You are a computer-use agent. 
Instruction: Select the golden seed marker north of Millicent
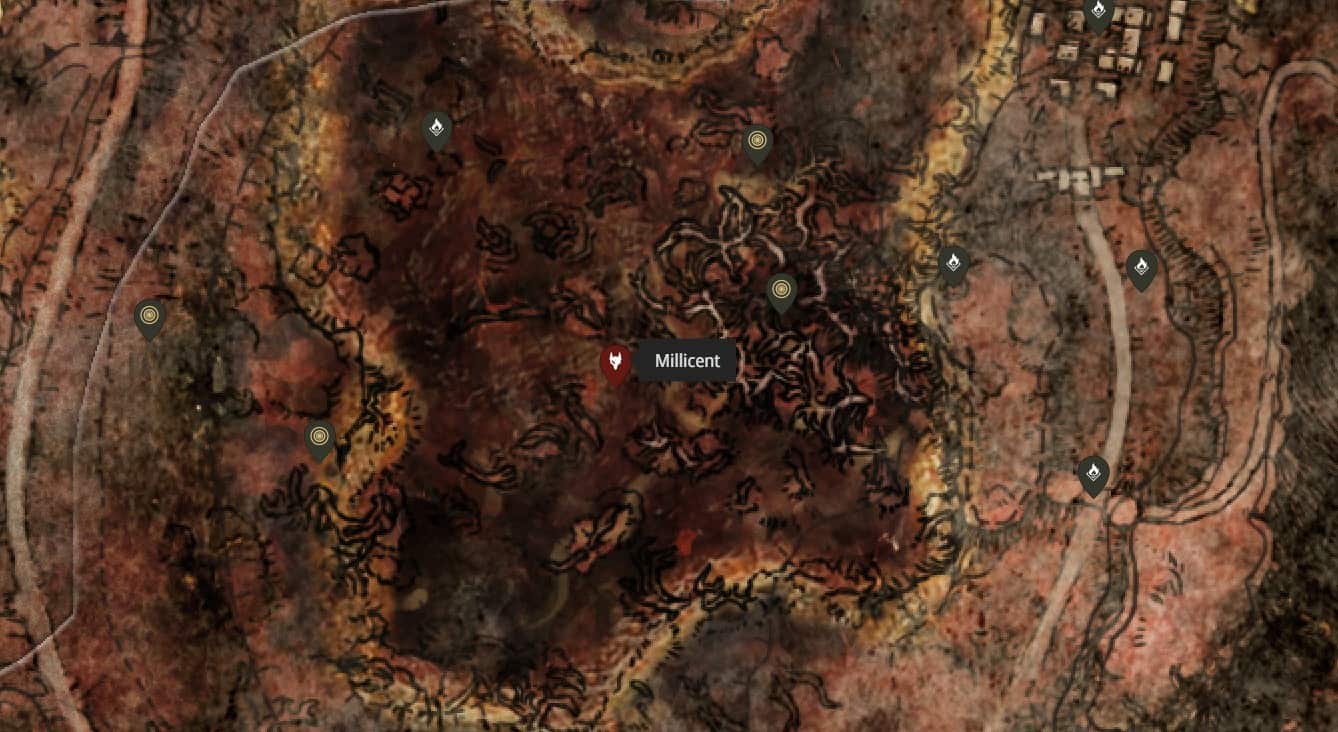[x=757, y=141]
